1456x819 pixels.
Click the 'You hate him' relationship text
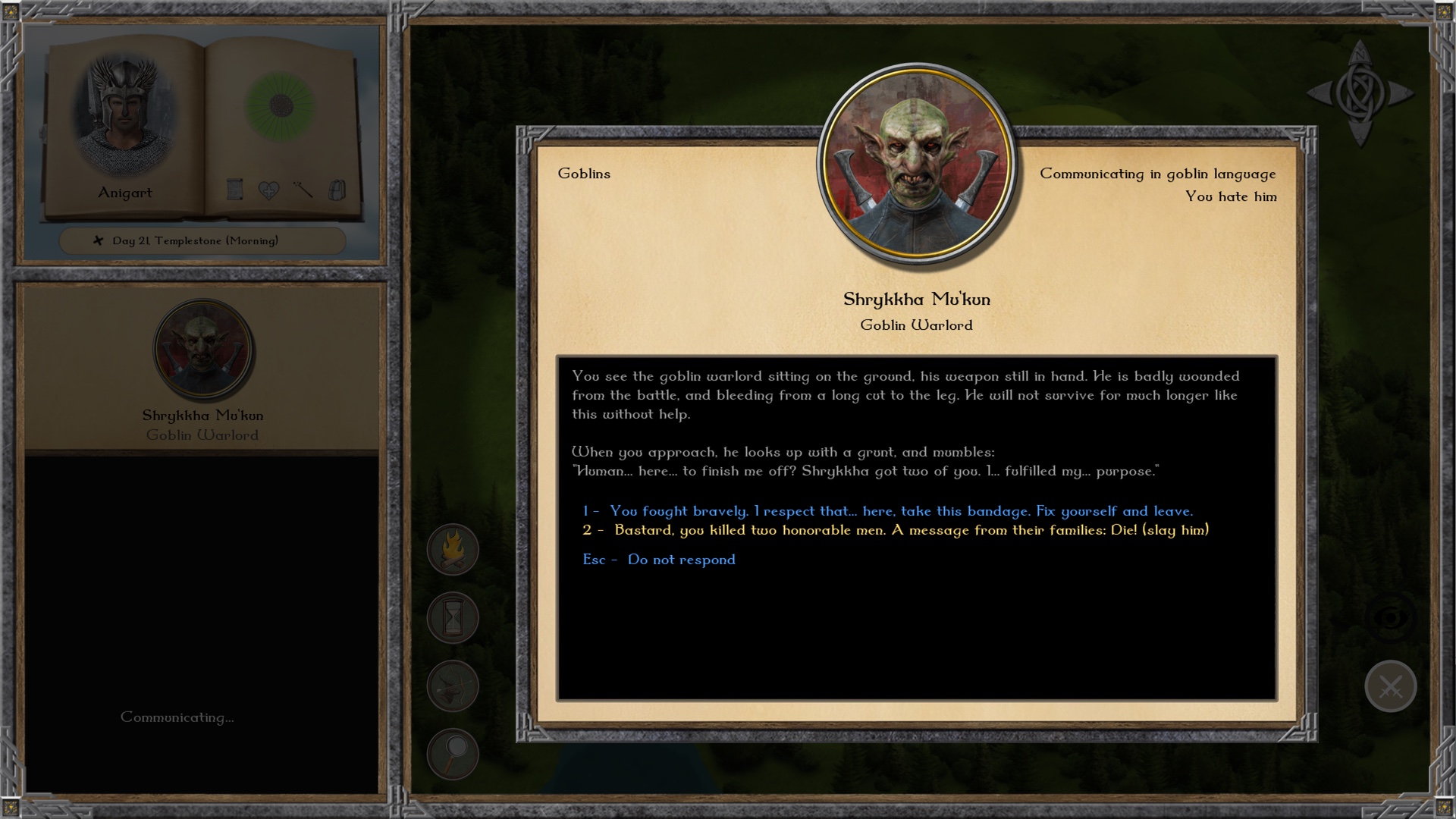pos(1232,196)
